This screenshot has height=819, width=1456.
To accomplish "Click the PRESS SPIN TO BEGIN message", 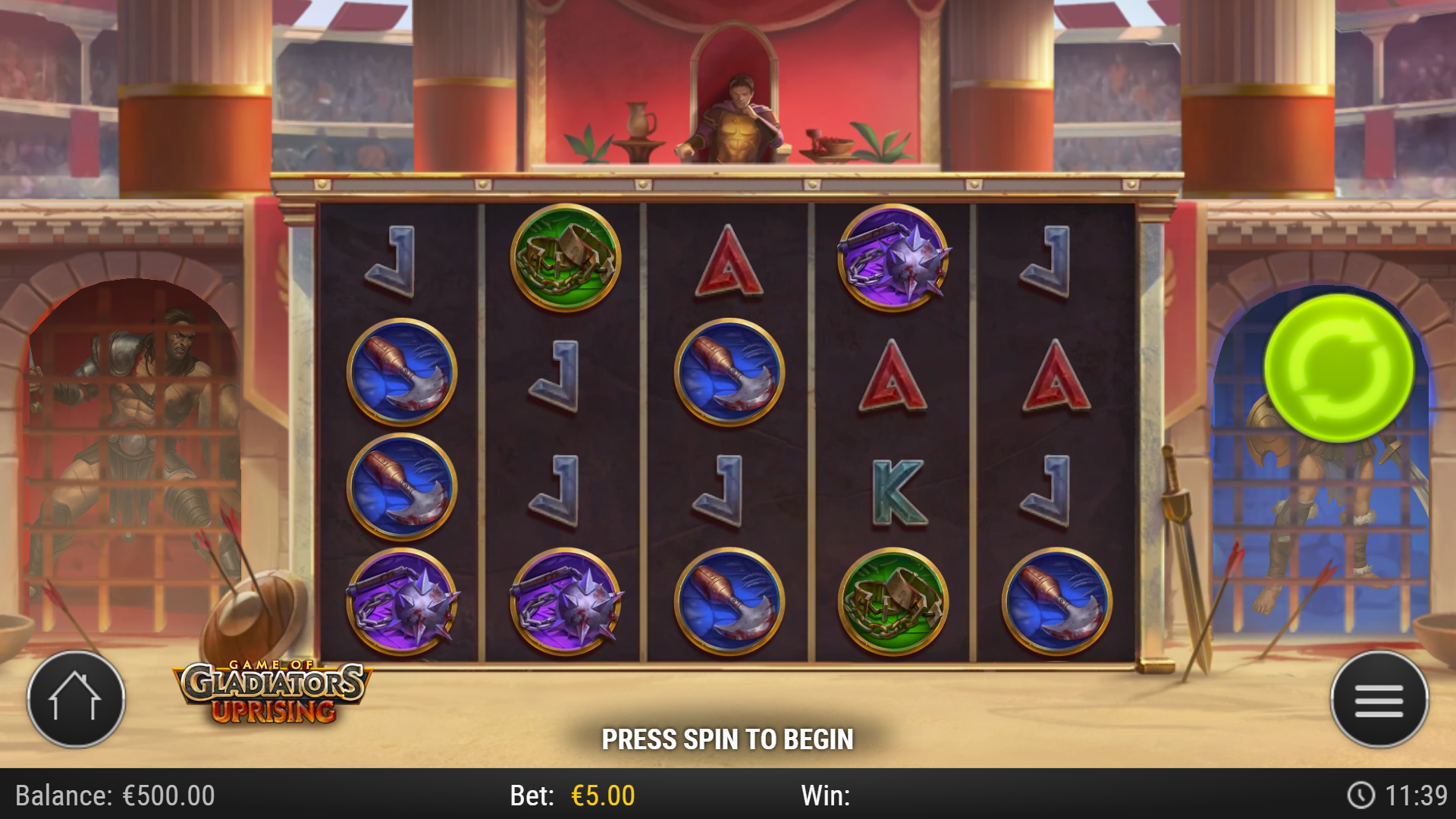I will (728, 737).
